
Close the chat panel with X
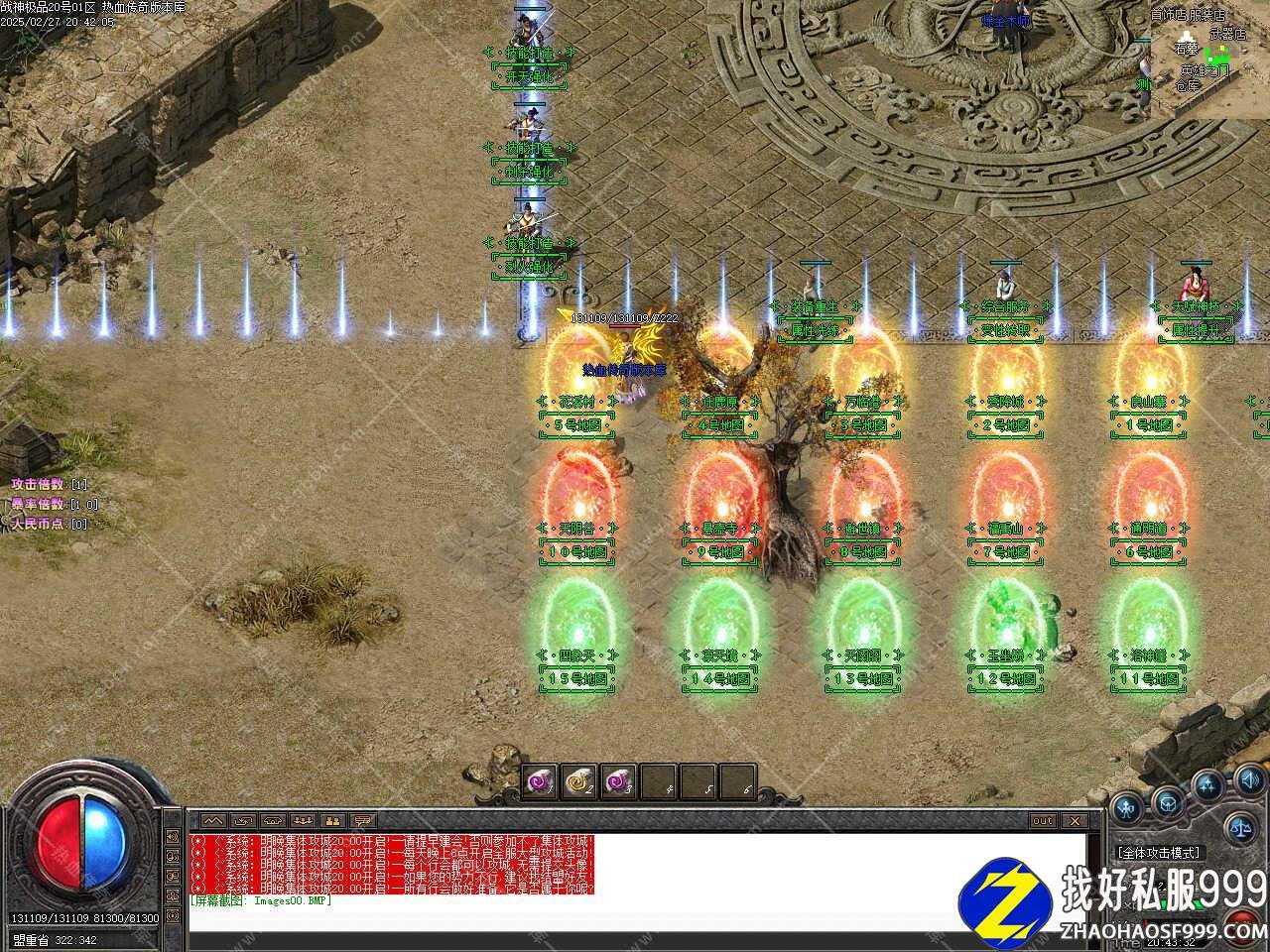pyautogui.click(x=1074, y=821)
